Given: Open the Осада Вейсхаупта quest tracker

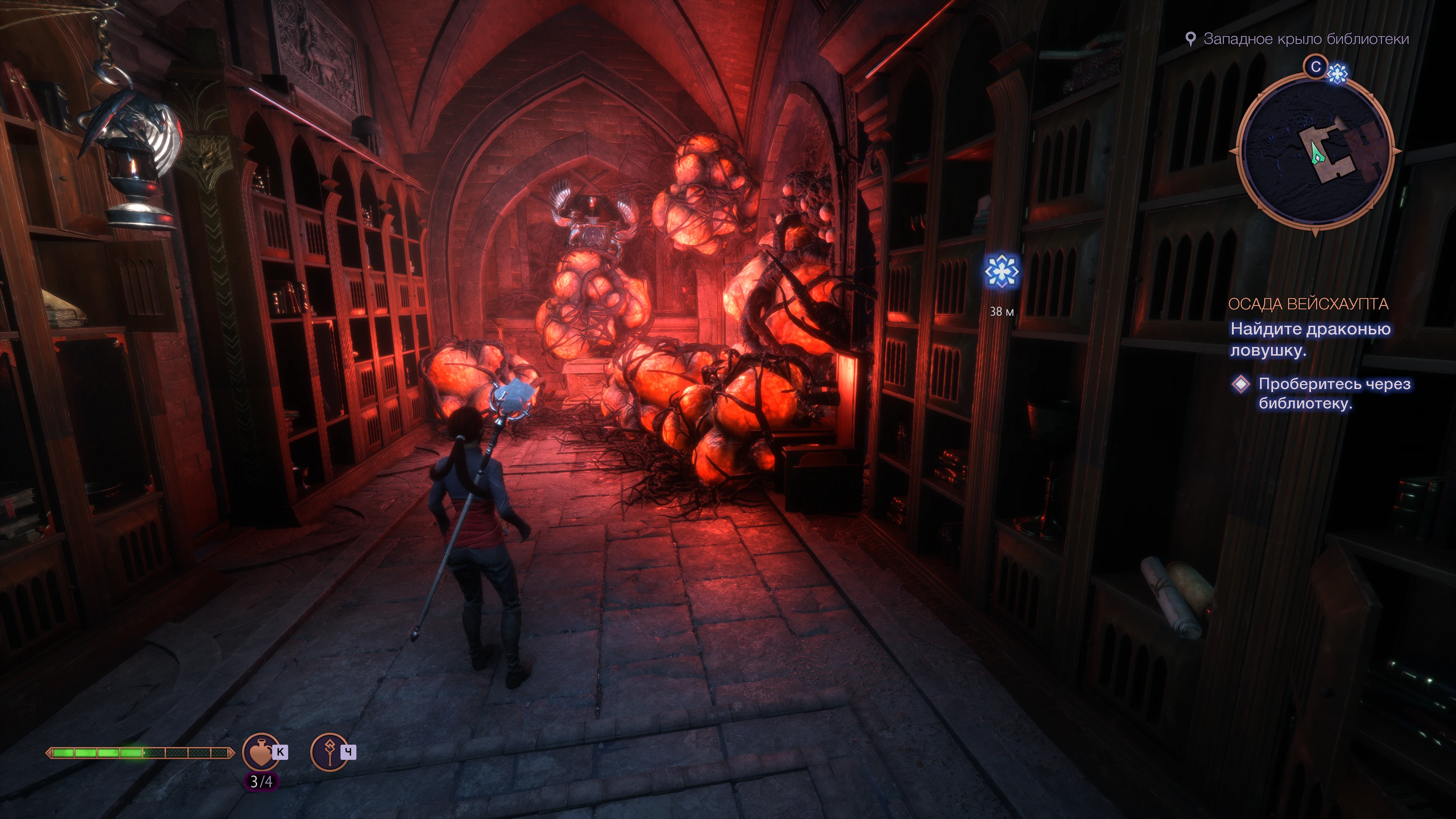Looking at the screenshot, I should 1308,304.
